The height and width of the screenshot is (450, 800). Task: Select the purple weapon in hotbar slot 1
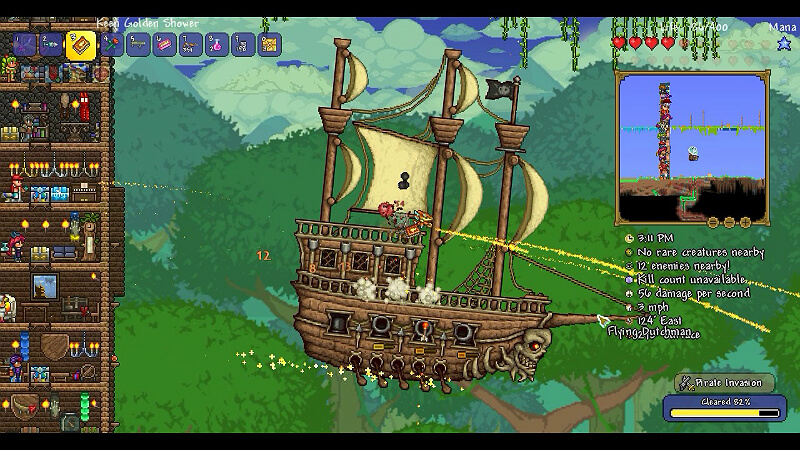[23, 45]
